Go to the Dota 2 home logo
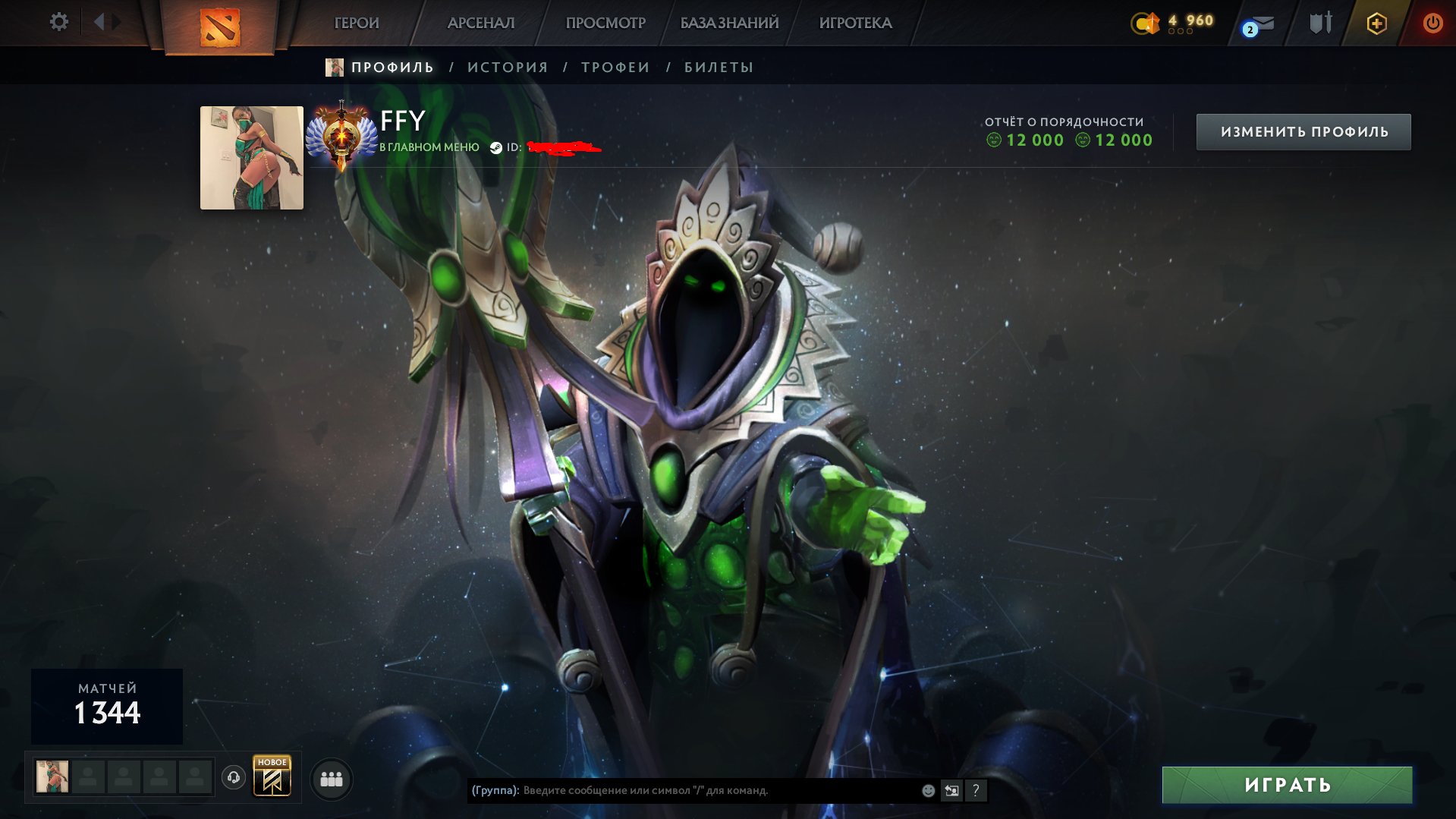The width and height of the screenshot is (1456, 819). click(x=219, y=27)
